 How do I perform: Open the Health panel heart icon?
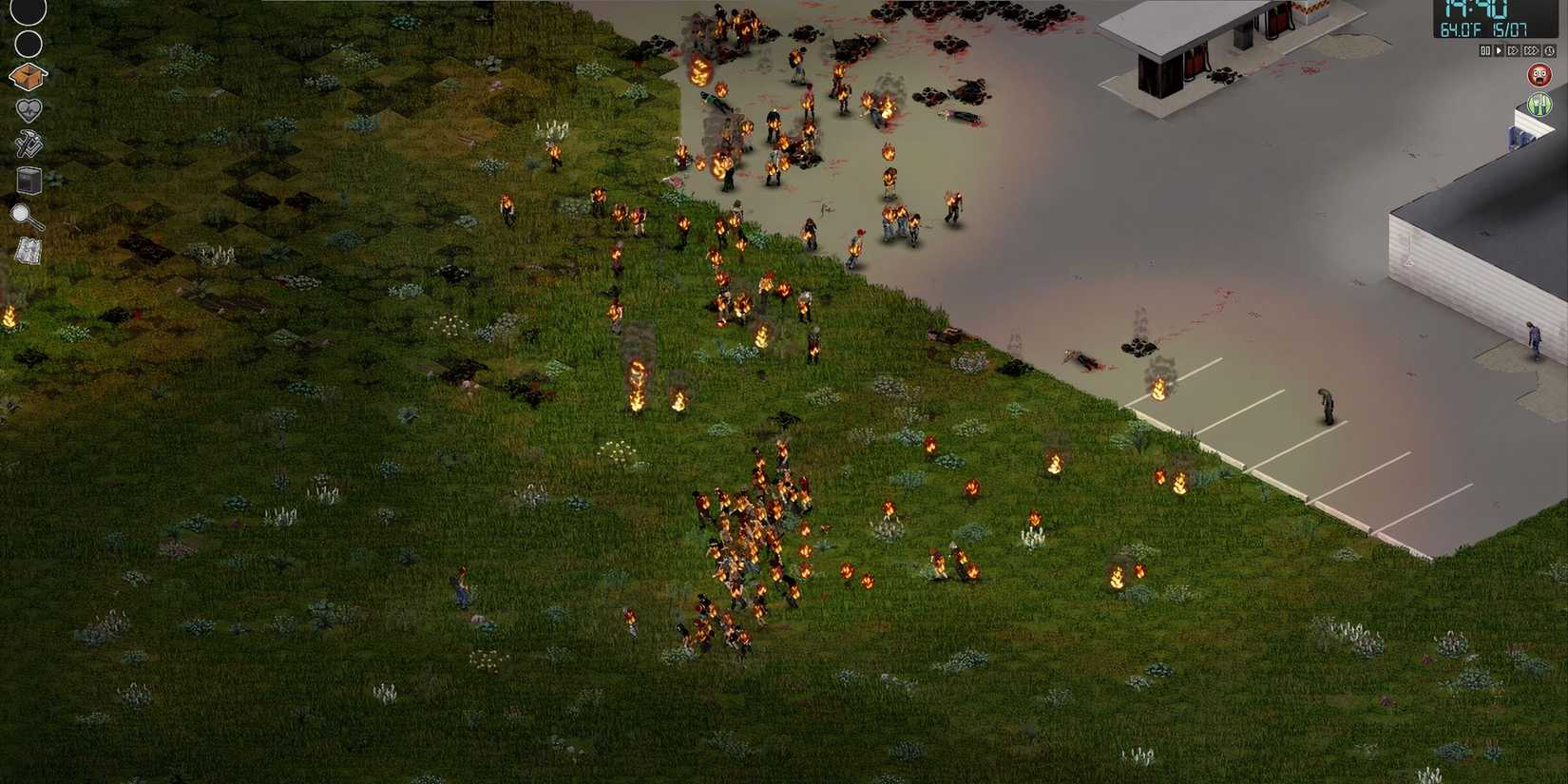[29, 108]
